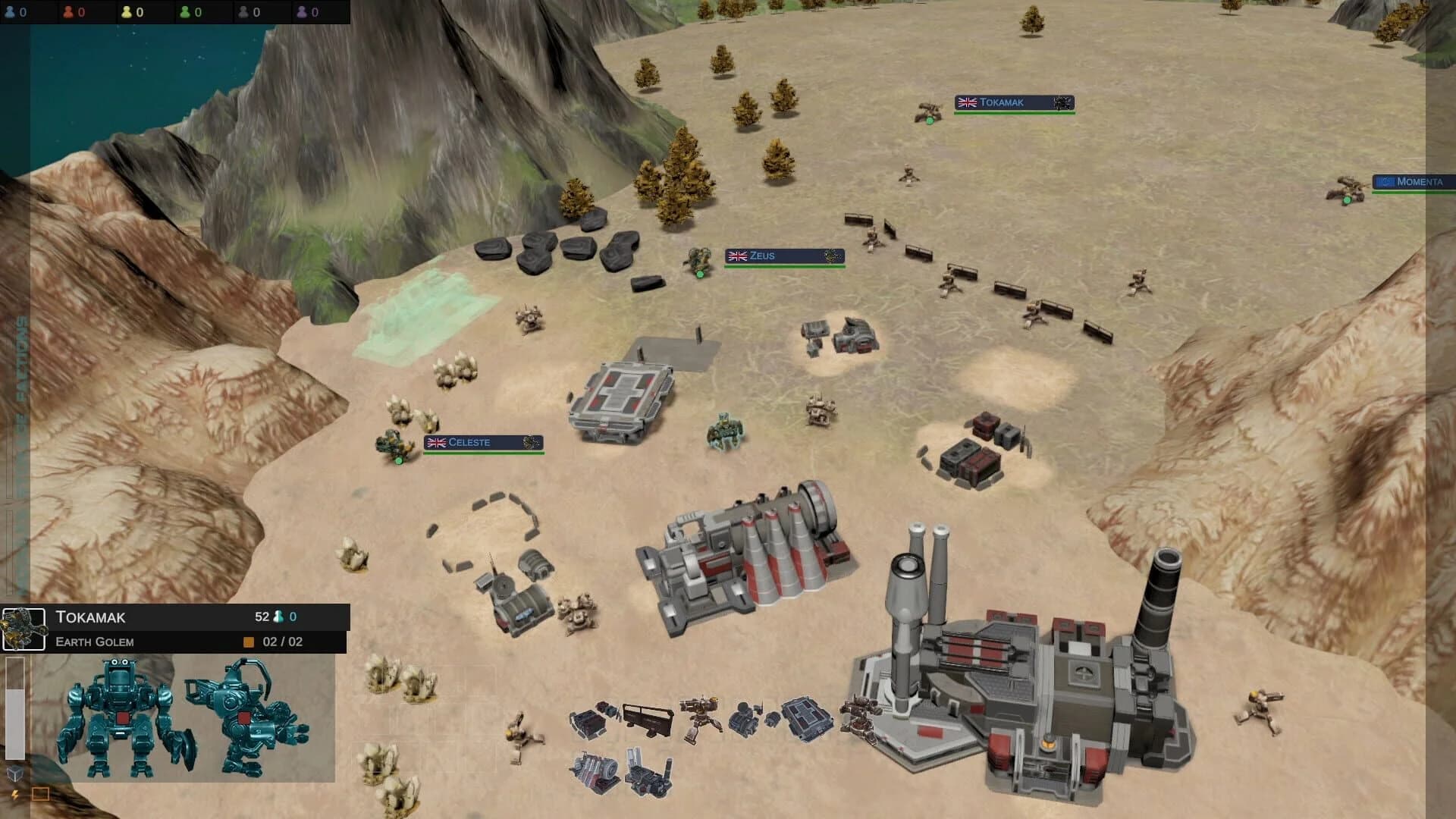Click the badge icon on Zeus's nameplate

click(831, 256)
